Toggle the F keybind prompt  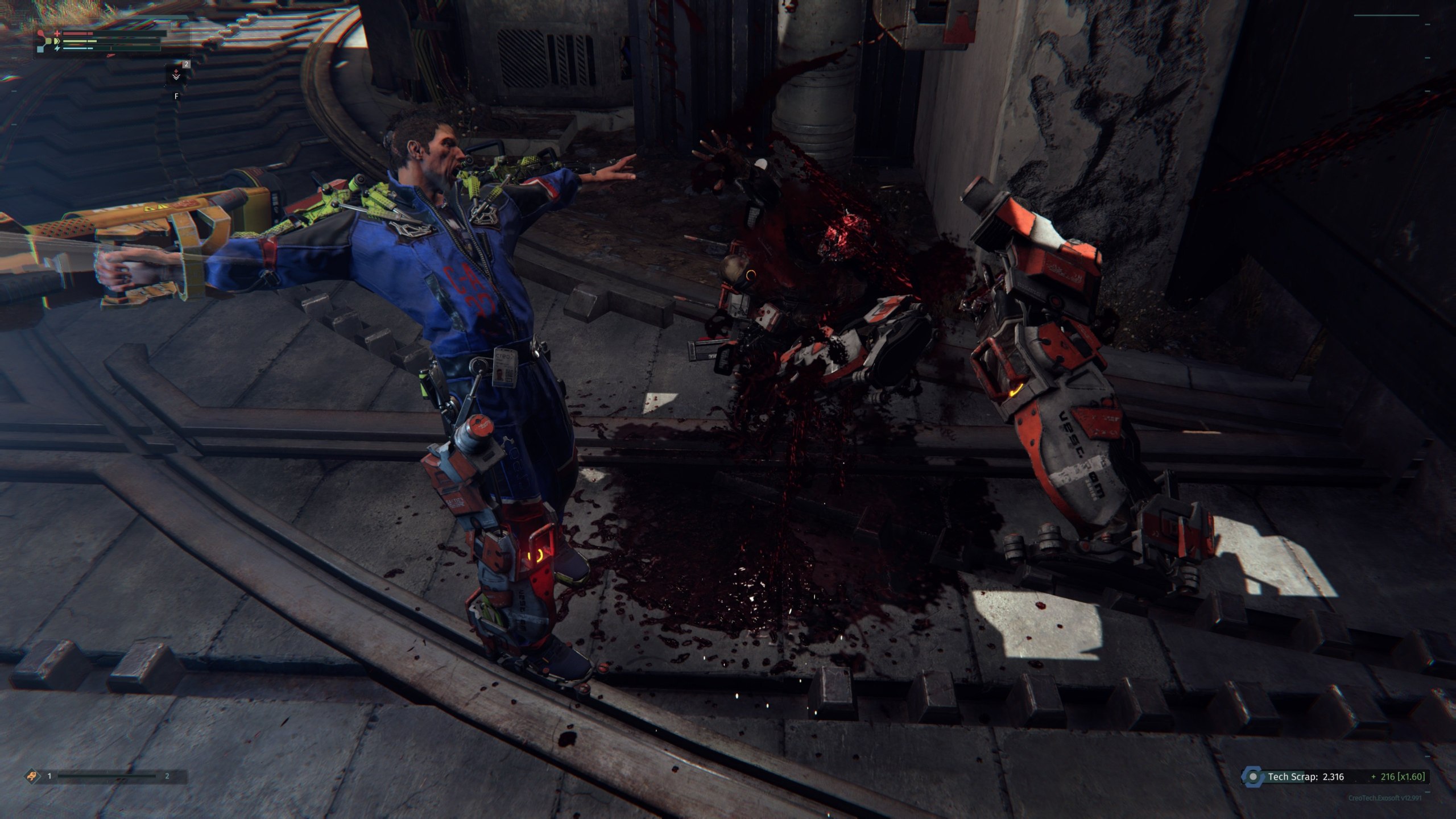(x=176, y=96)
